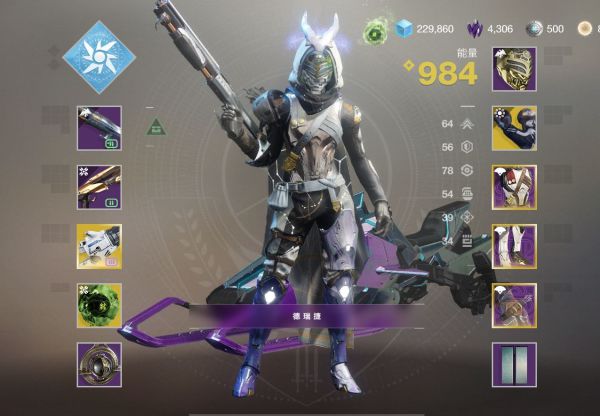Select the helmet armor slot

(x=514, y=69)
